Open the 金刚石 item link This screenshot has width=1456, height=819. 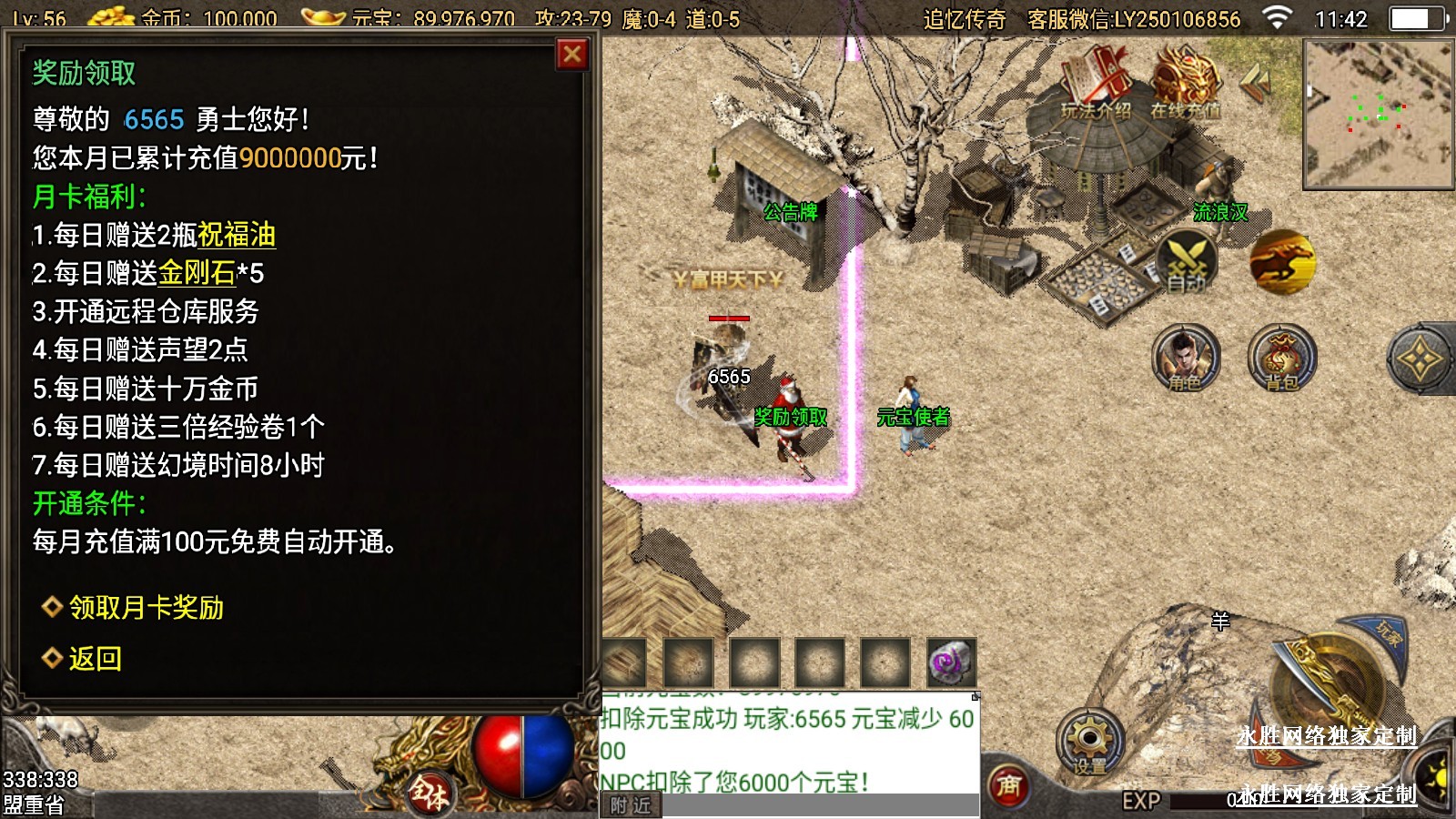coord(197,273)
